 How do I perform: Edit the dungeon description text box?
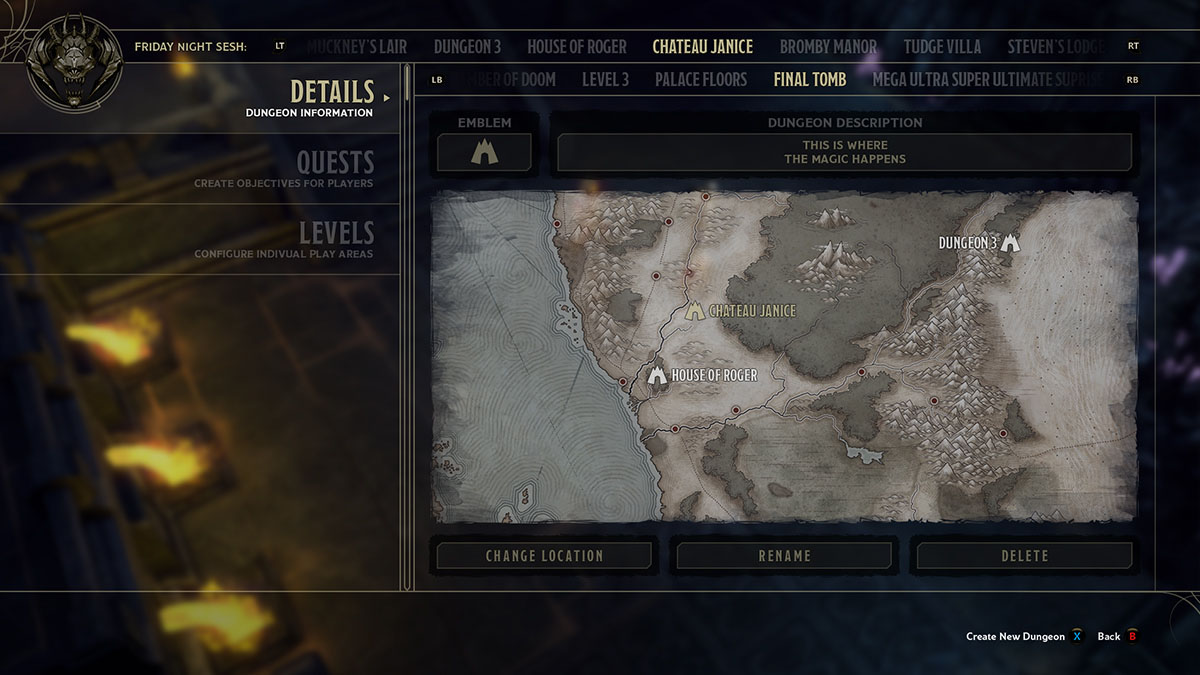[845, 153]
